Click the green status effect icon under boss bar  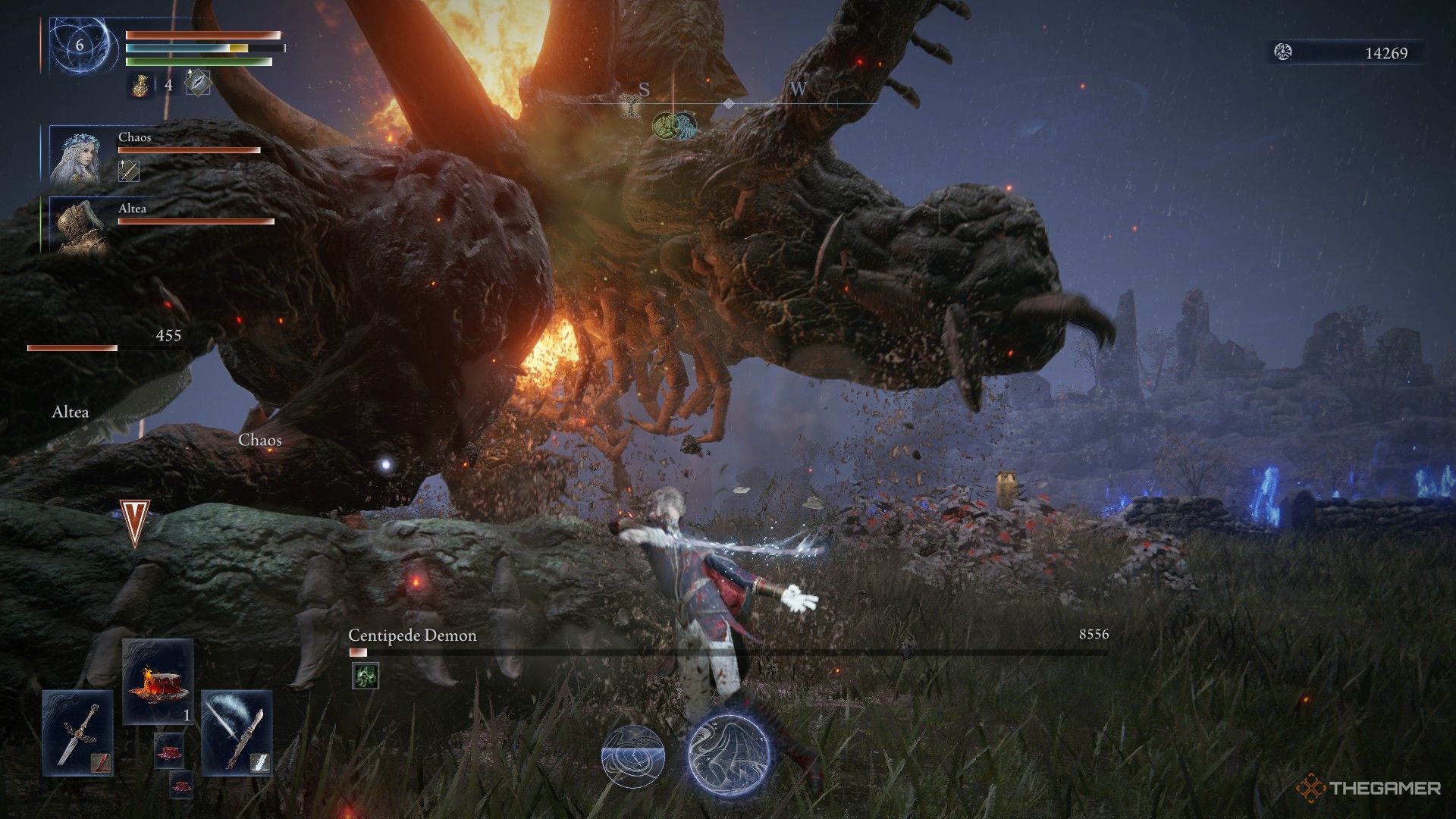coord(366,676)
